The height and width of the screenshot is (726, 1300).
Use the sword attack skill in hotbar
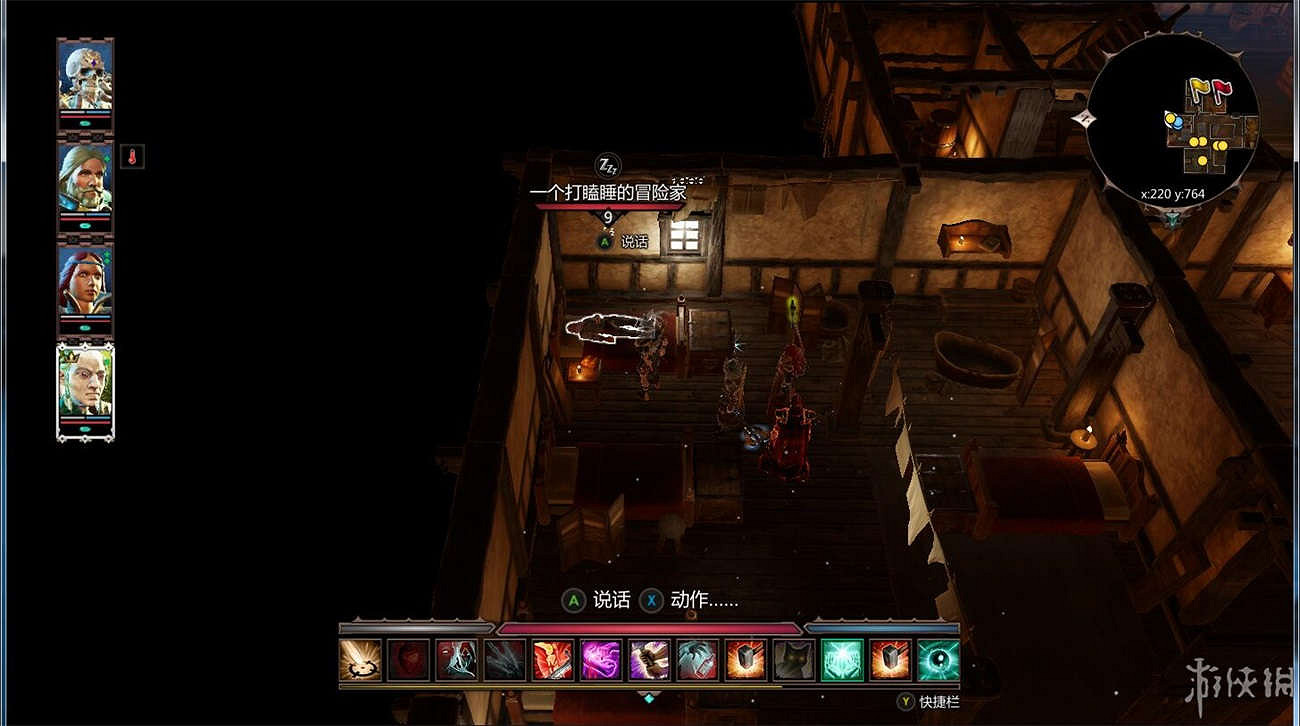coord(360,661)
